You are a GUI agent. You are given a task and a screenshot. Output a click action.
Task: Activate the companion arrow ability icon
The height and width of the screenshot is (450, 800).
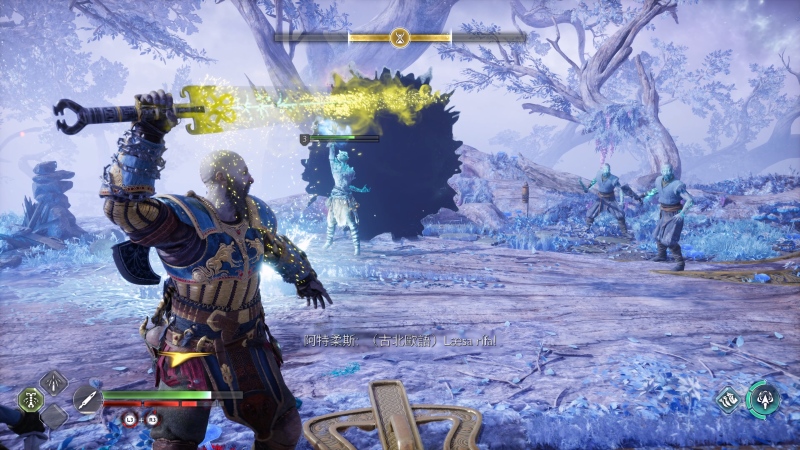click(764, 398)
